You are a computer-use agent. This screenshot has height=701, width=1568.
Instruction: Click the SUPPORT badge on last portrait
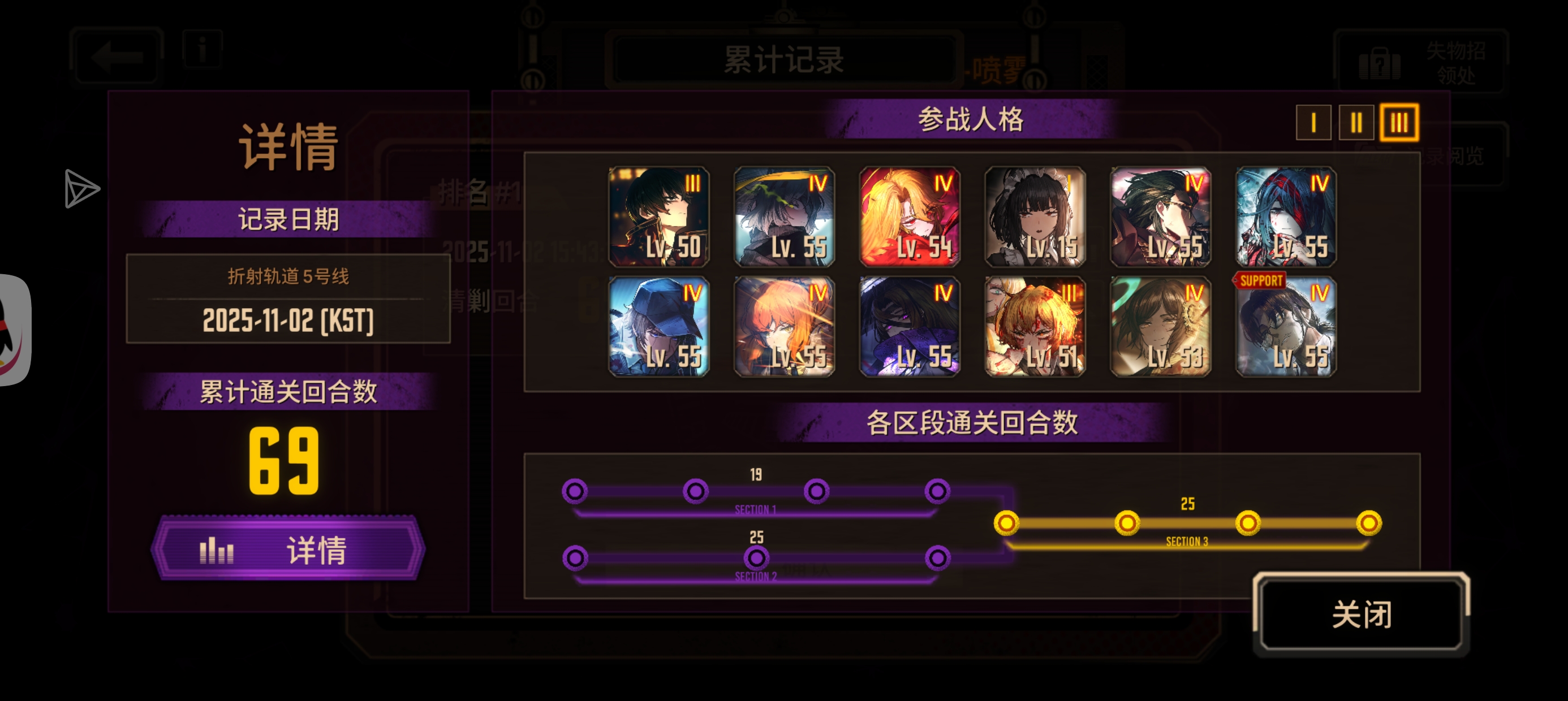[x=1260, y=281]
